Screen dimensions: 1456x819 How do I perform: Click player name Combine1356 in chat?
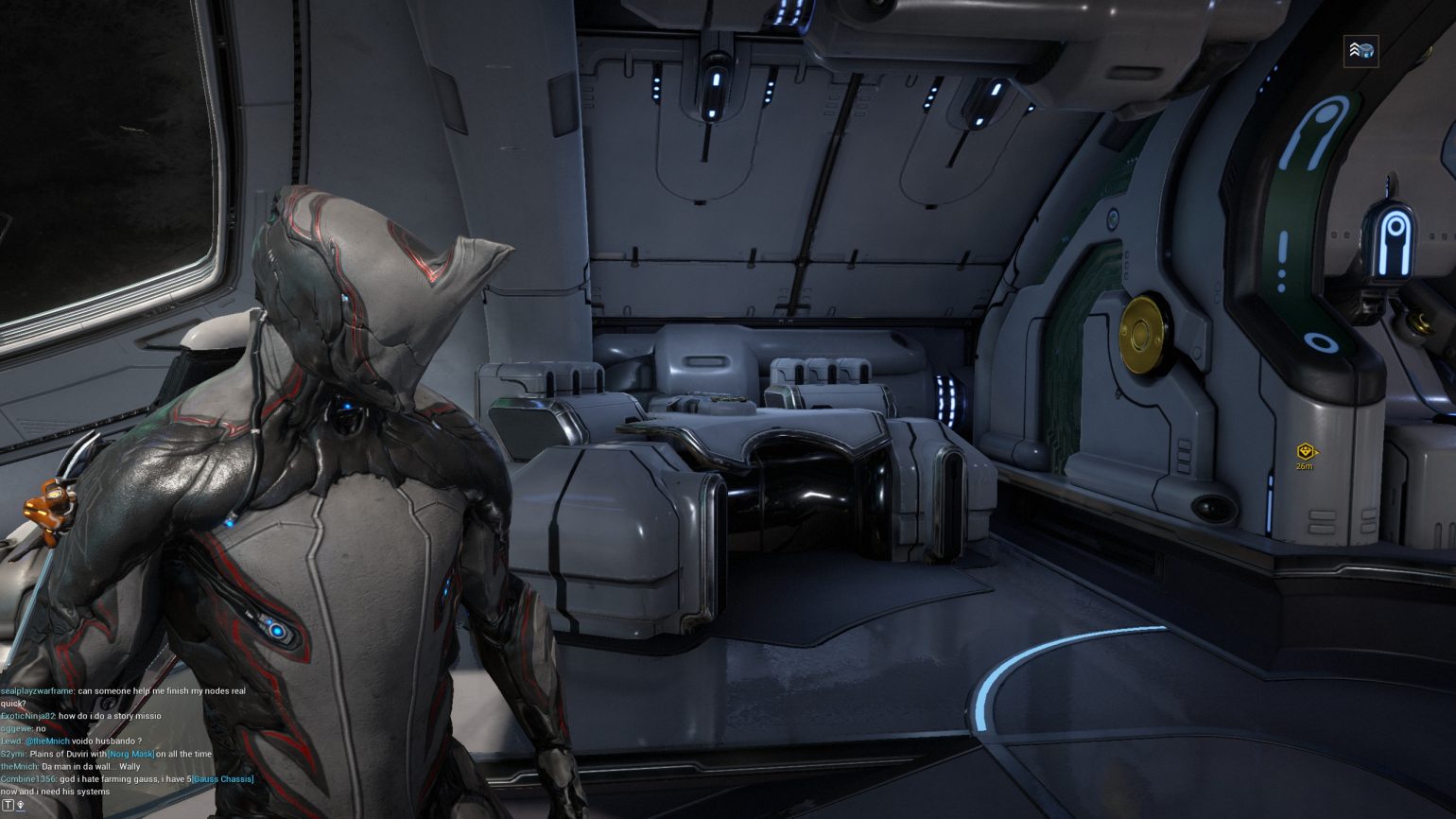click(26, 779)
